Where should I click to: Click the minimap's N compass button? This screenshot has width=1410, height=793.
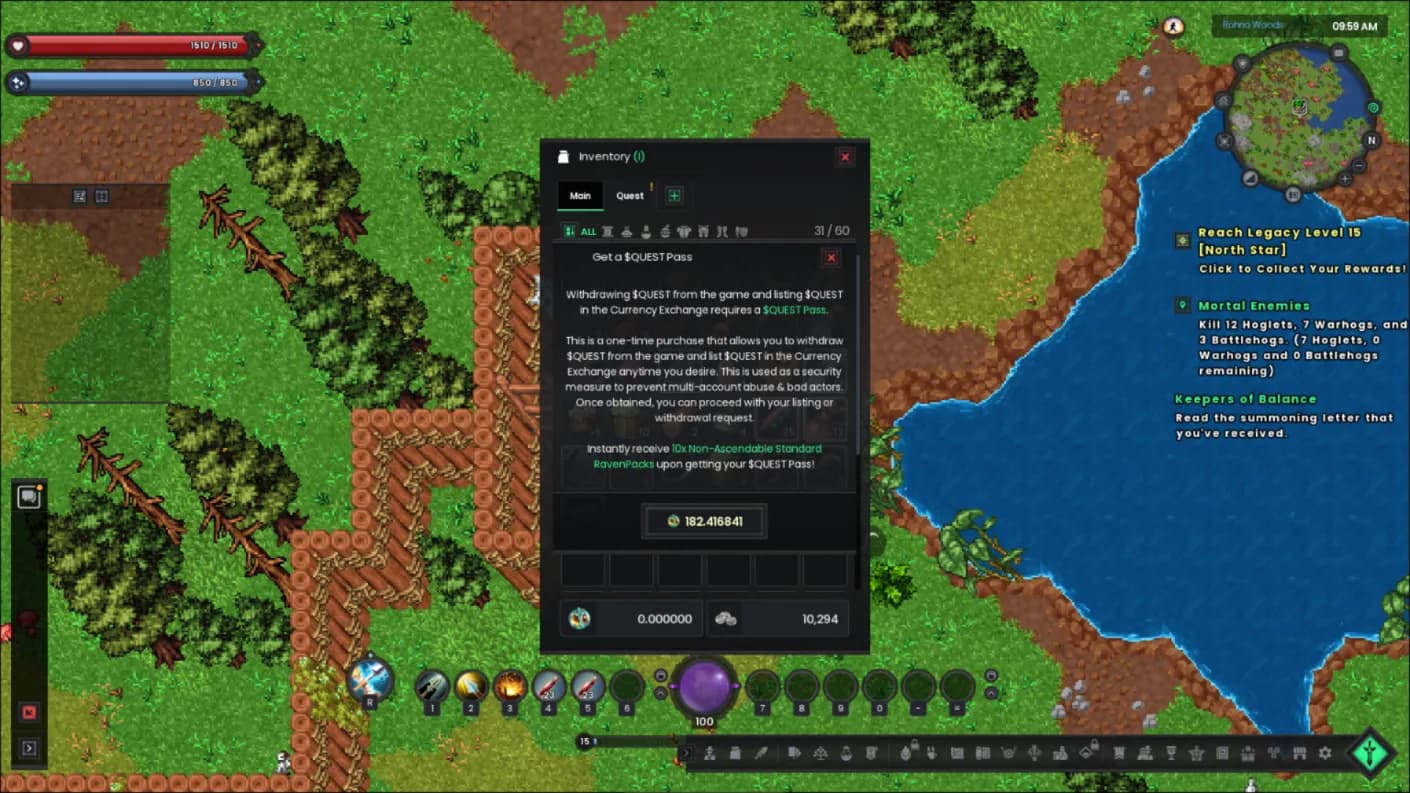(1372, 141)
